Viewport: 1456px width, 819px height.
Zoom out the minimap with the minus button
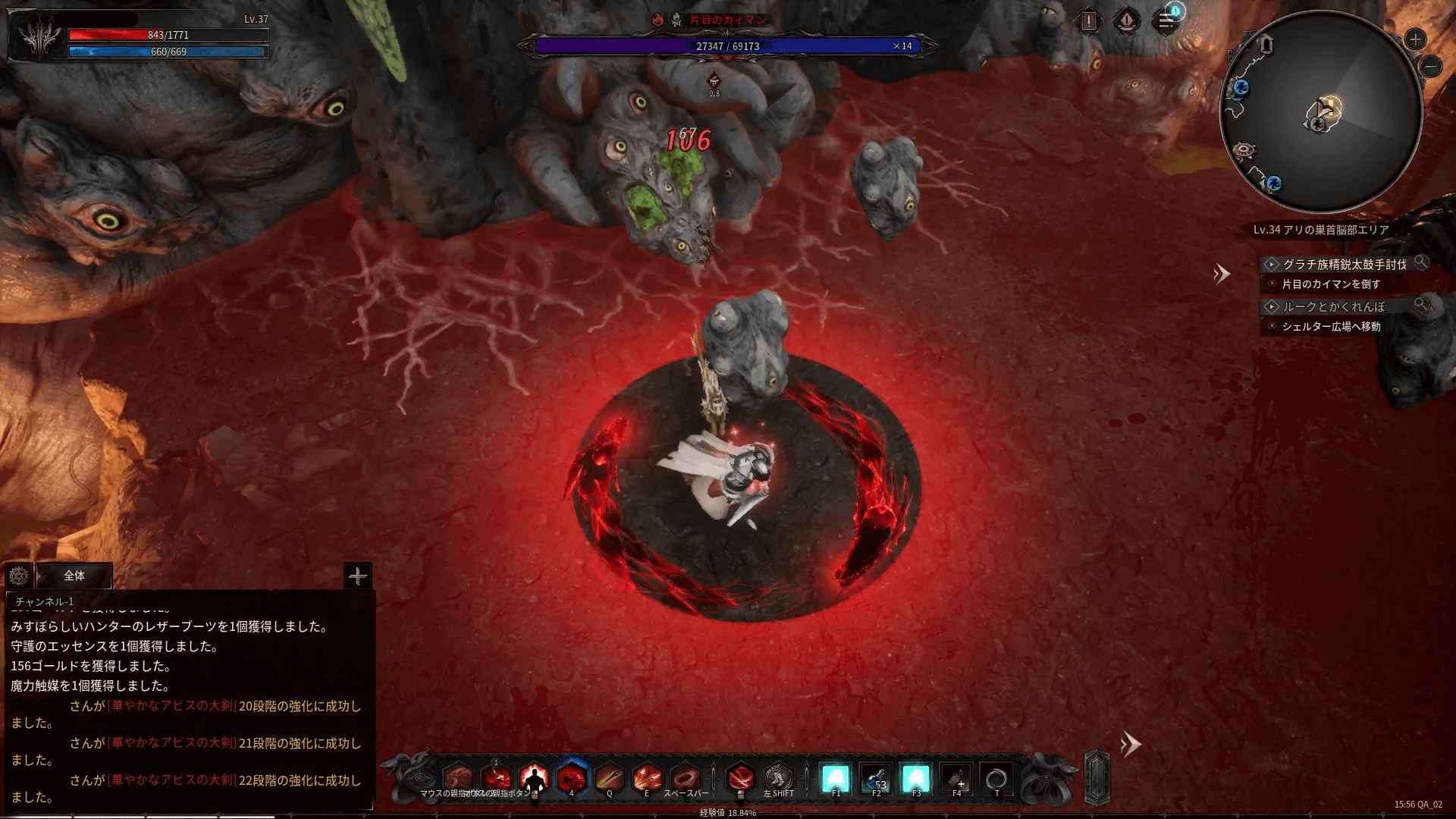1431,67
